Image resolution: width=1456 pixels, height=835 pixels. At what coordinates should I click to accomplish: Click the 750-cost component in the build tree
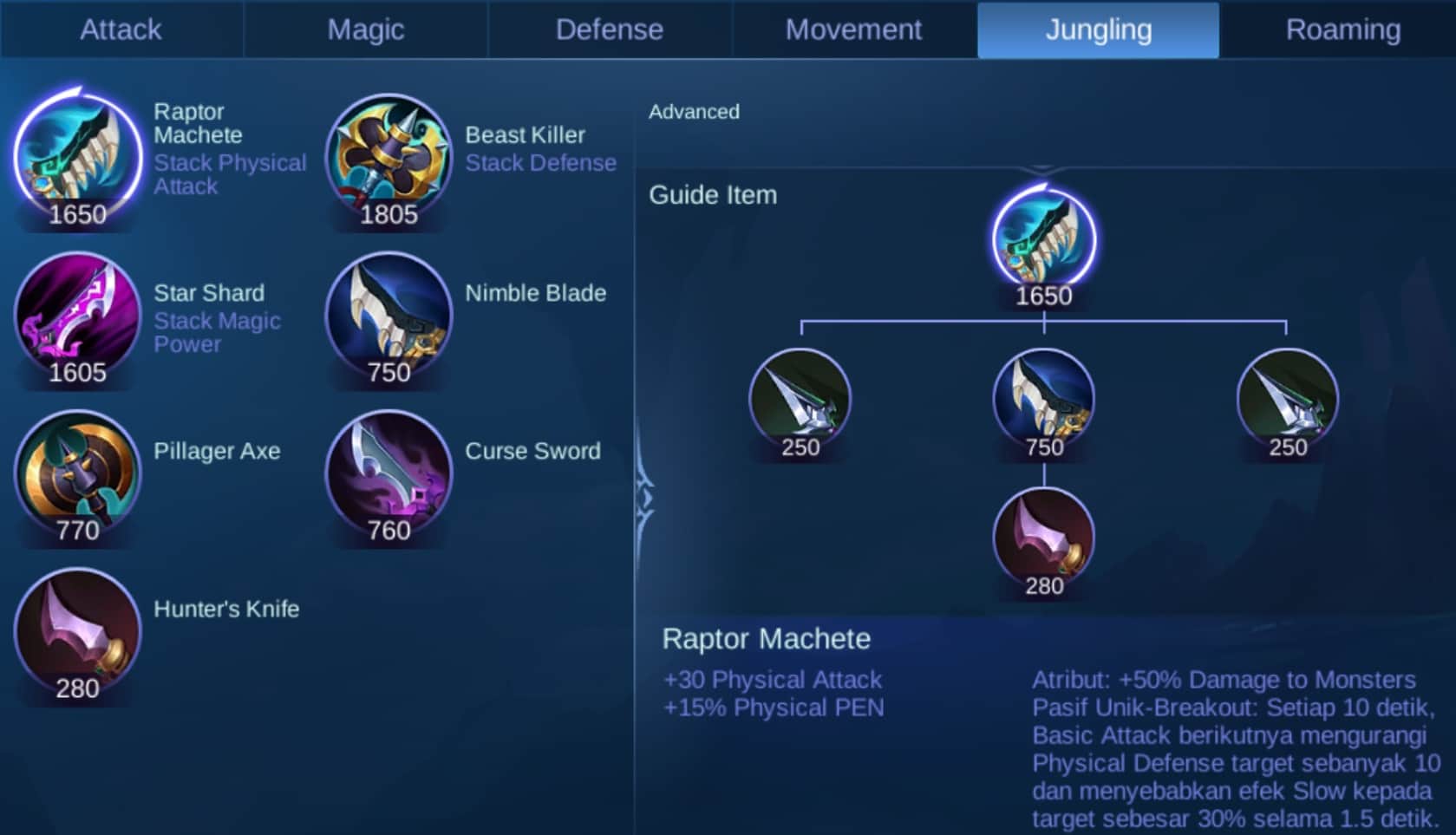tap(1044, 399)
